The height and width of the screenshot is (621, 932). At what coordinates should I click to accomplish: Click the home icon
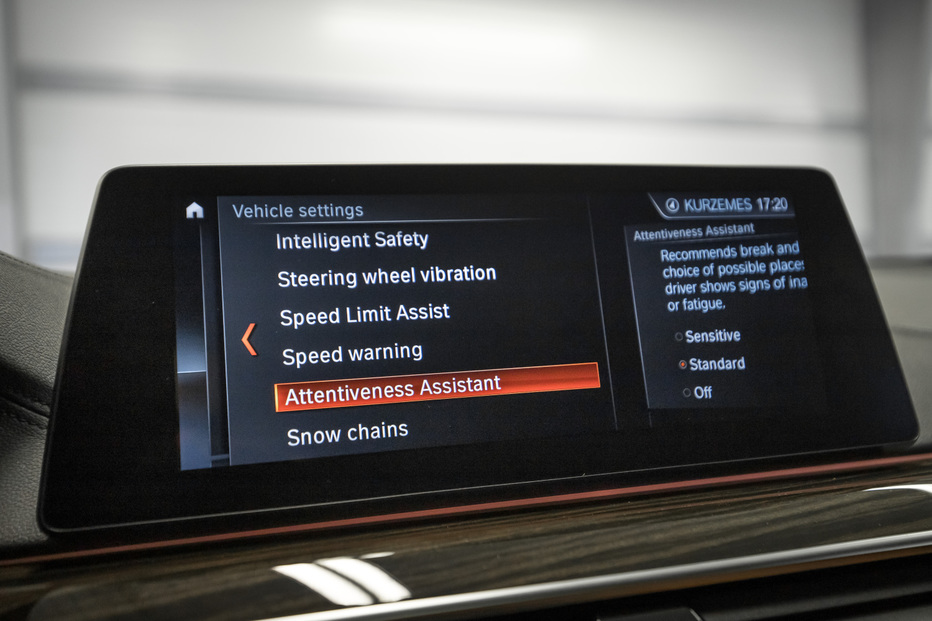tap(194, 210)
